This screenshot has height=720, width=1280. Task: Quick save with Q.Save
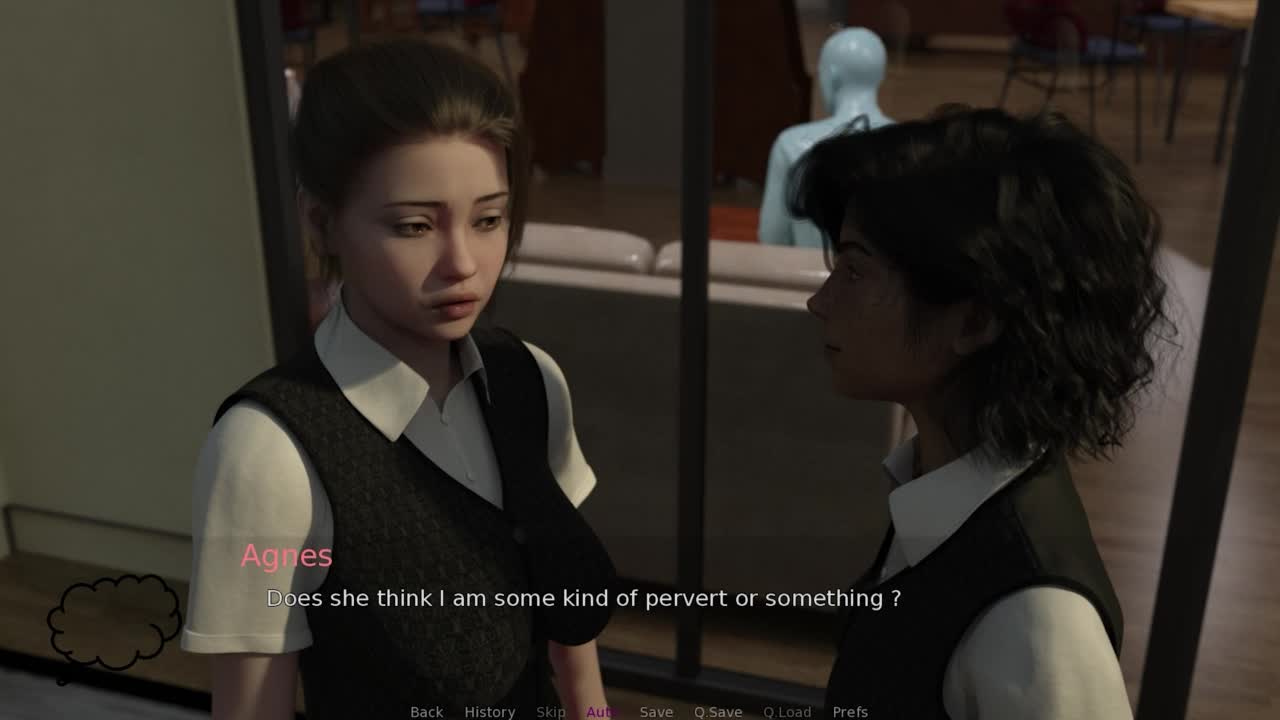pos(718,711)
